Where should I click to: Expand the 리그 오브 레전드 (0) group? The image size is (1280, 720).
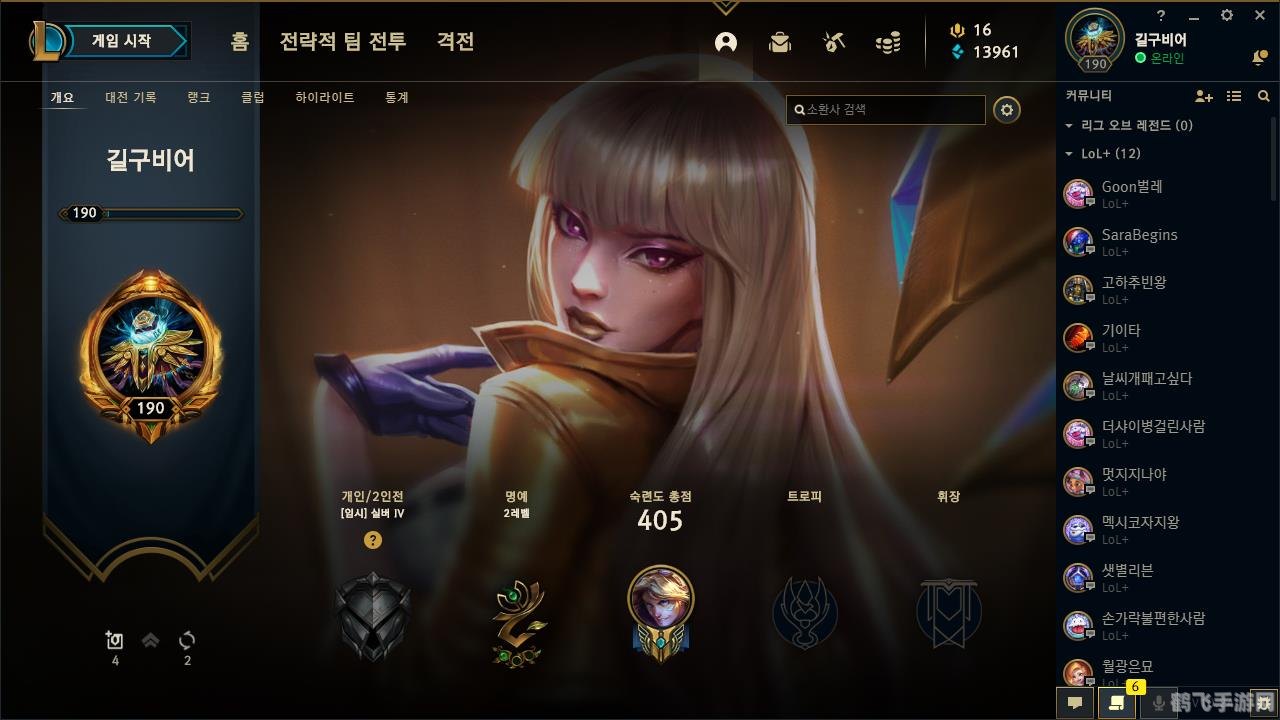tap(1067, 125)
